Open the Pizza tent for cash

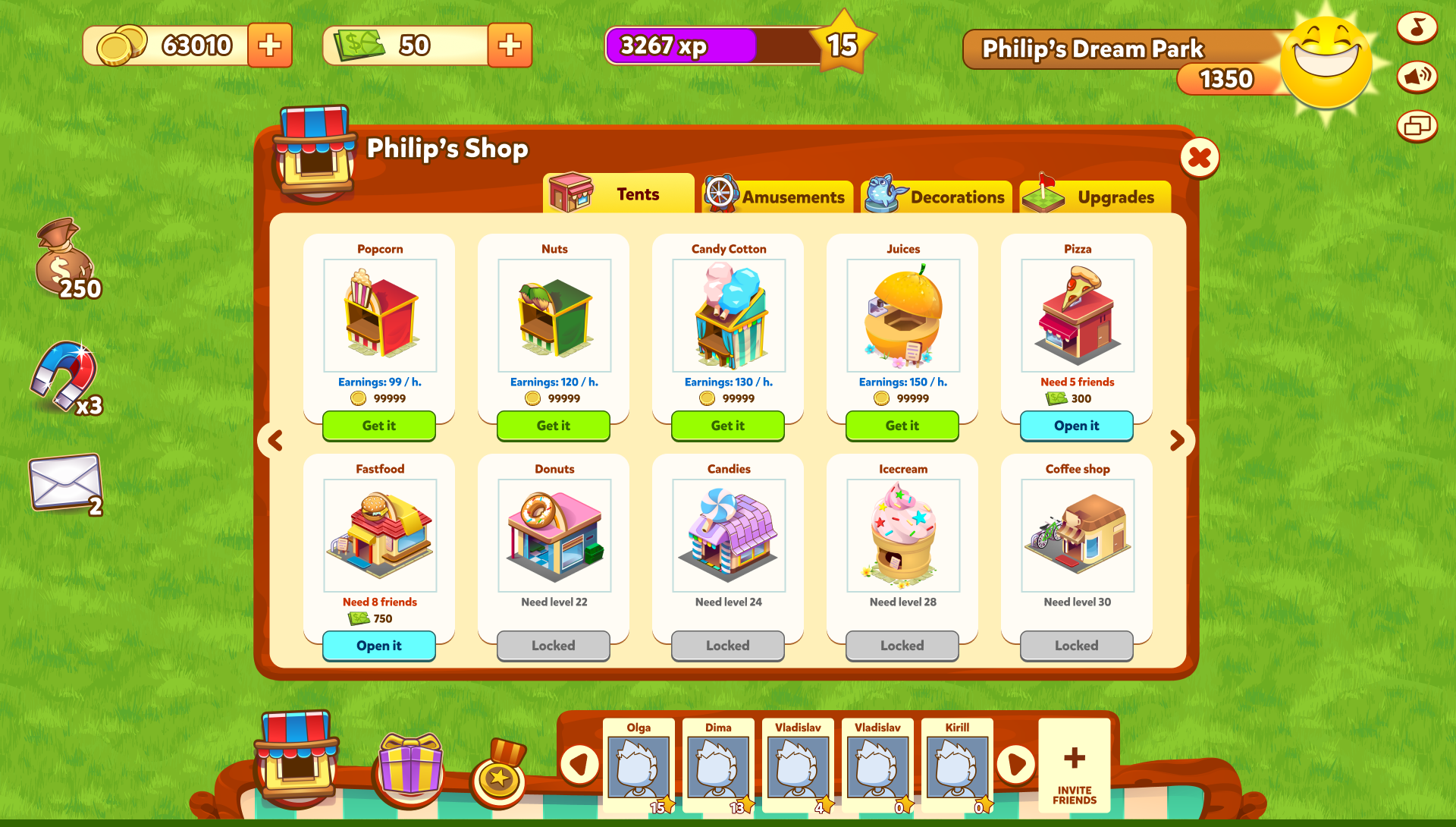tap(1076, 426)
